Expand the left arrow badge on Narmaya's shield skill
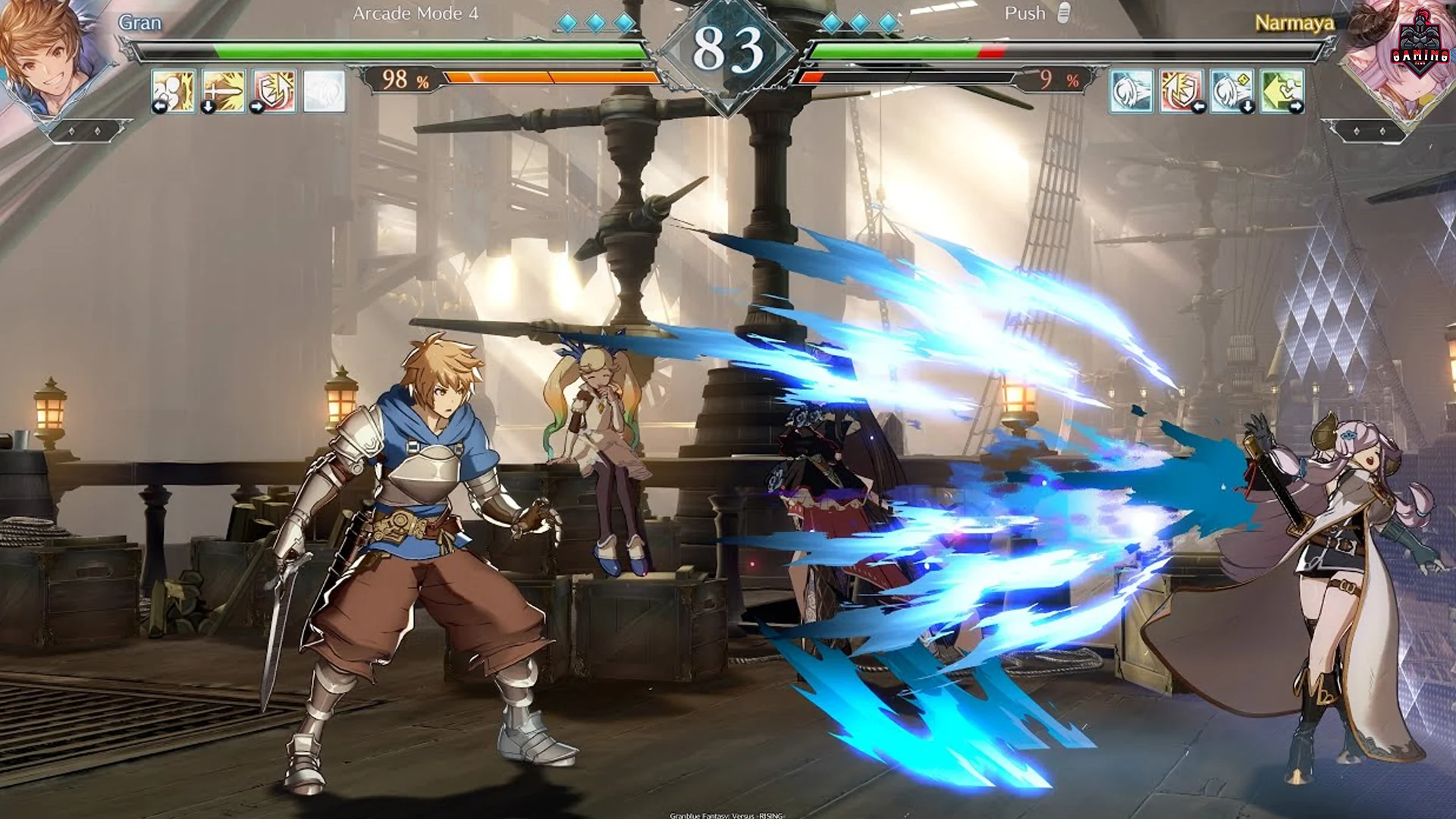 [x=1200, y=106]
